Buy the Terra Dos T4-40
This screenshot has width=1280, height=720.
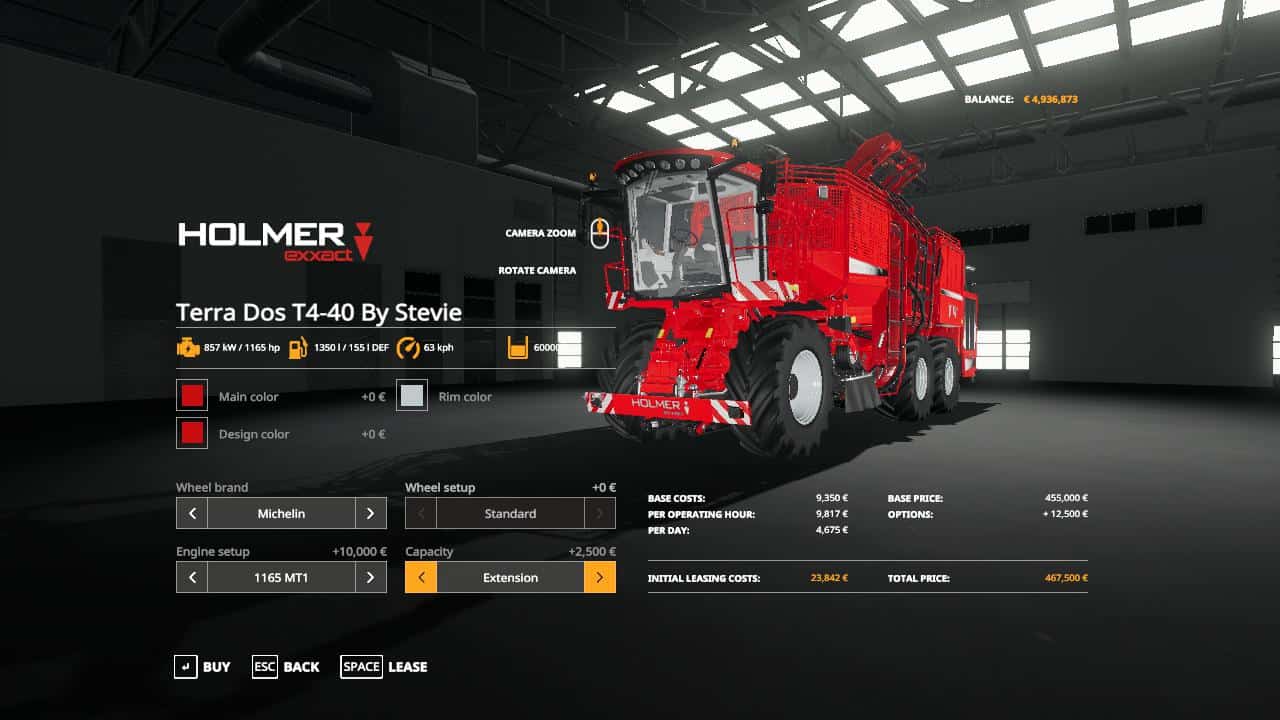[x=202, y=667]
